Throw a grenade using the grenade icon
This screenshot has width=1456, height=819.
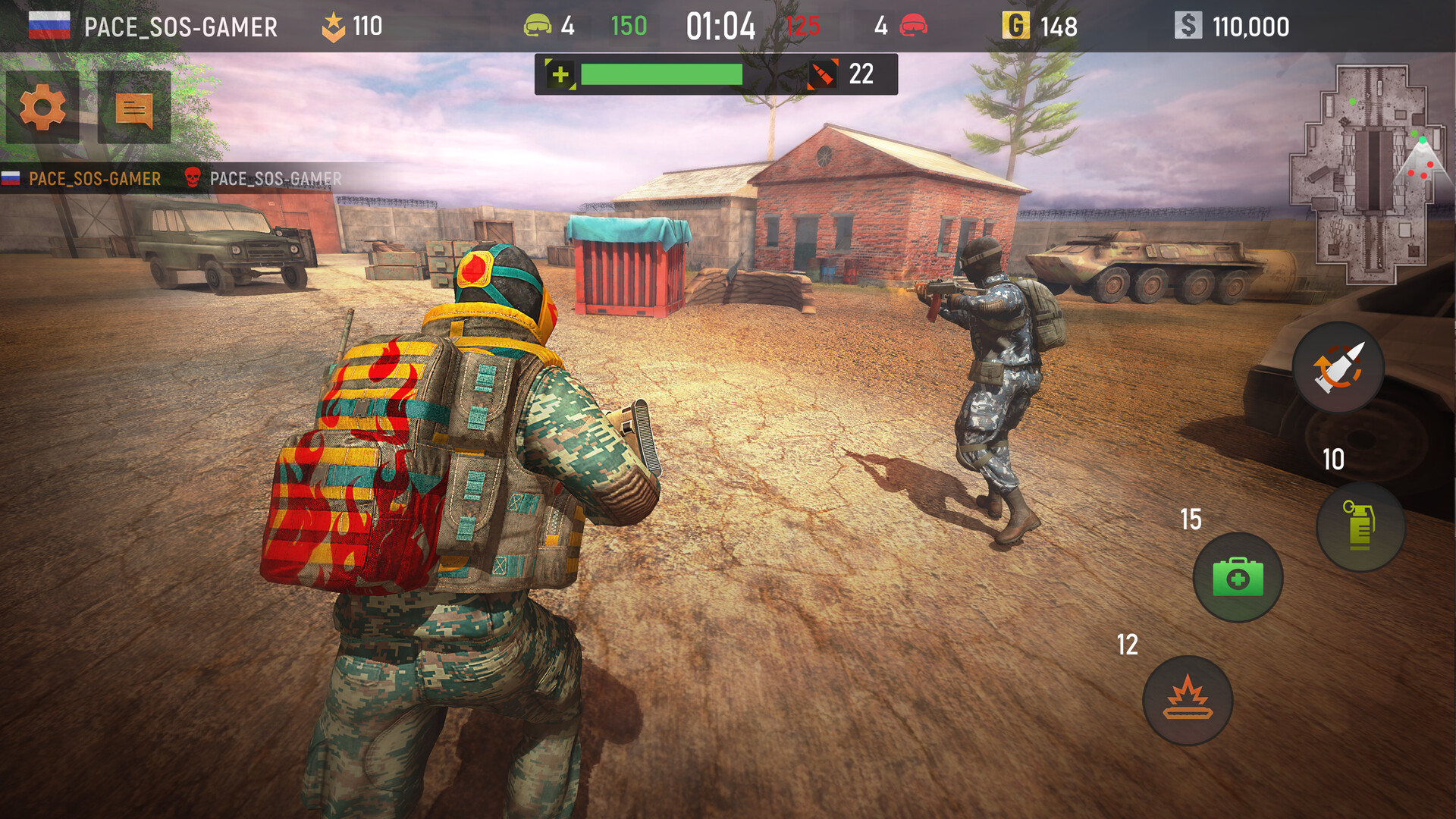[x=1361, y=527]
